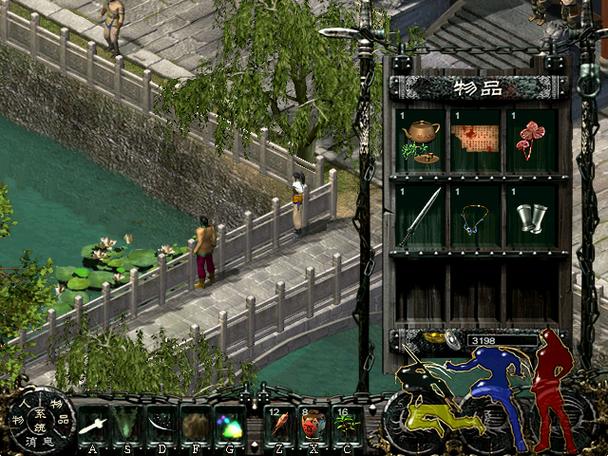The image size is (608, 456).
Task: Pick the red-stamped scroll letter
Action: coord(475,139)
